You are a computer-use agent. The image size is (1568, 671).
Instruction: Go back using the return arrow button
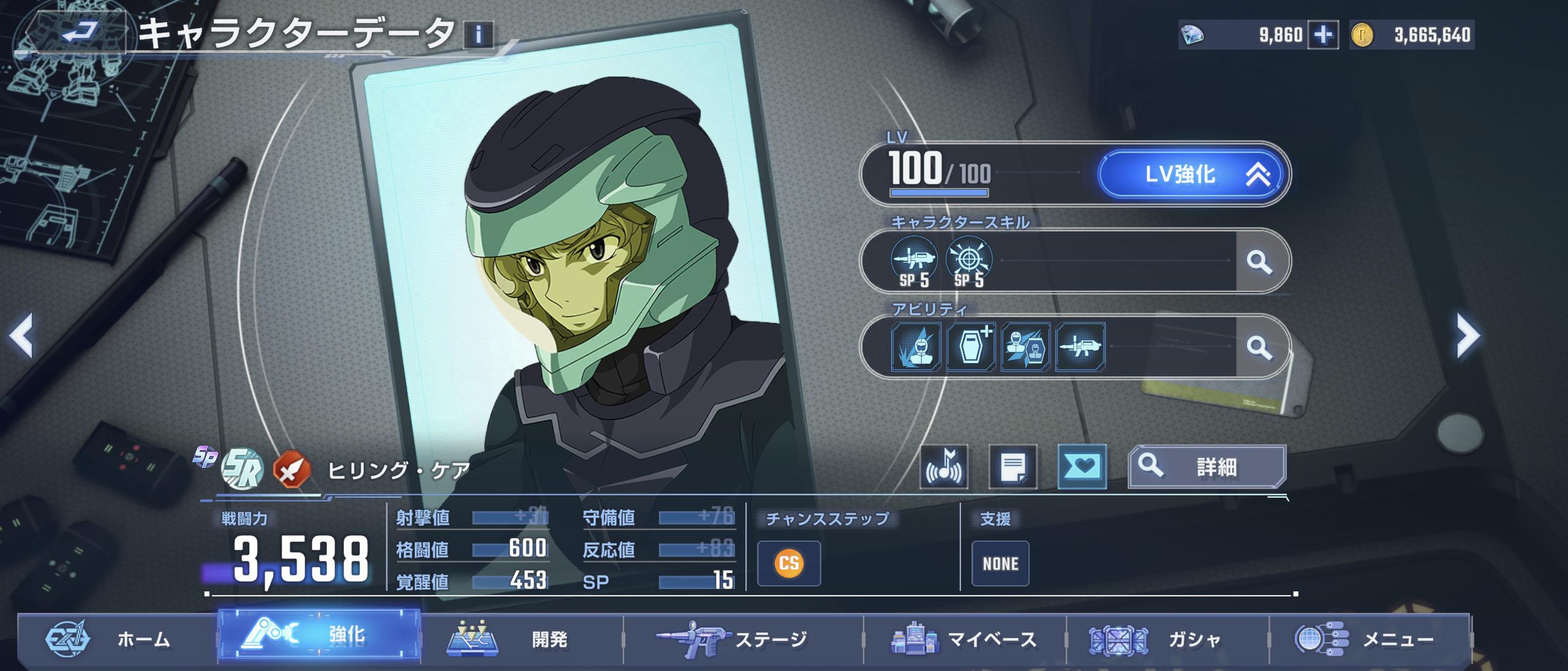(x=78, y=31)
